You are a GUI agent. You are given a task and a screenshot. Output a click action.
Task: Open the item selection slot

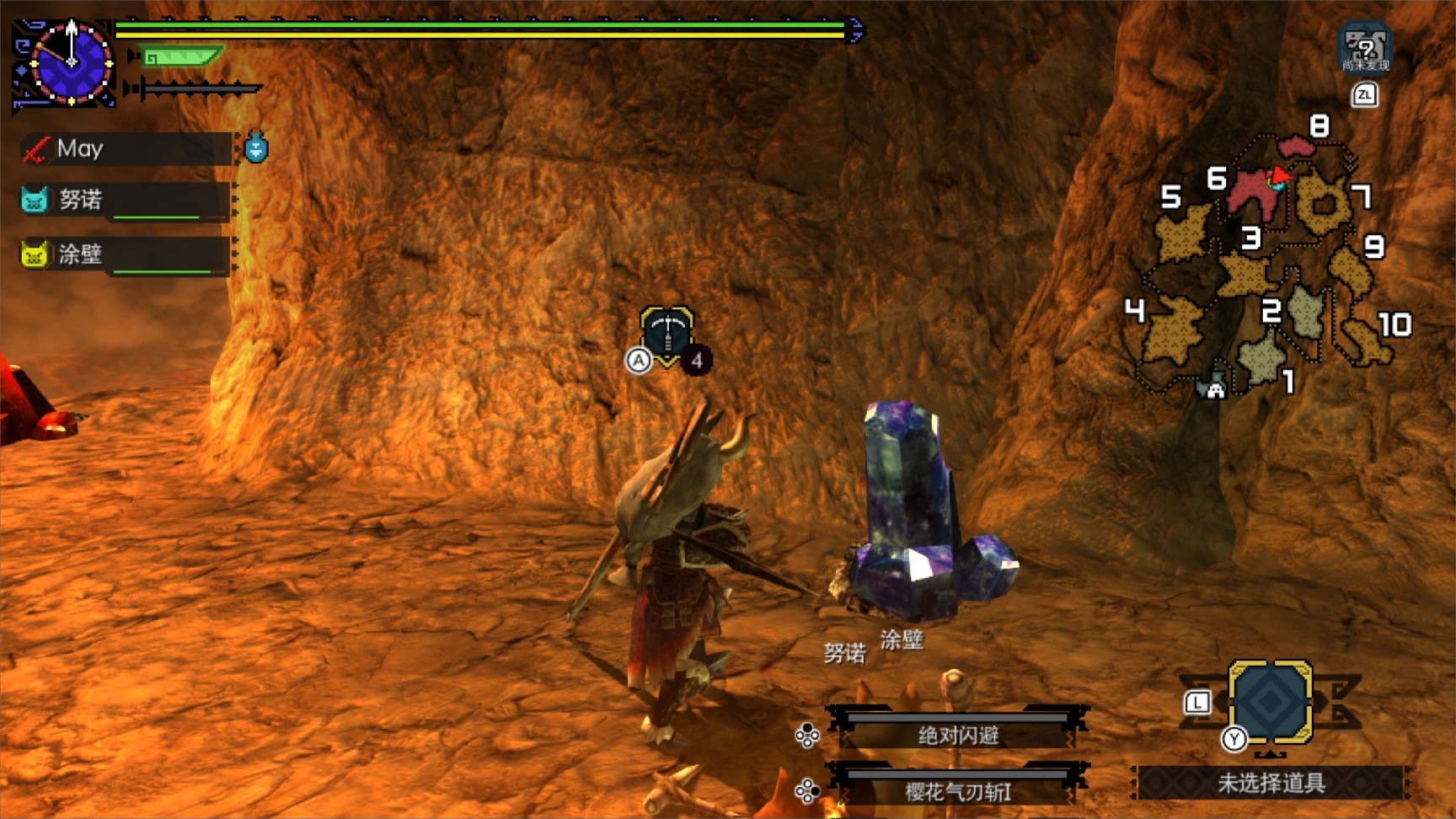pyautogui.click(x=1270, y=702)
